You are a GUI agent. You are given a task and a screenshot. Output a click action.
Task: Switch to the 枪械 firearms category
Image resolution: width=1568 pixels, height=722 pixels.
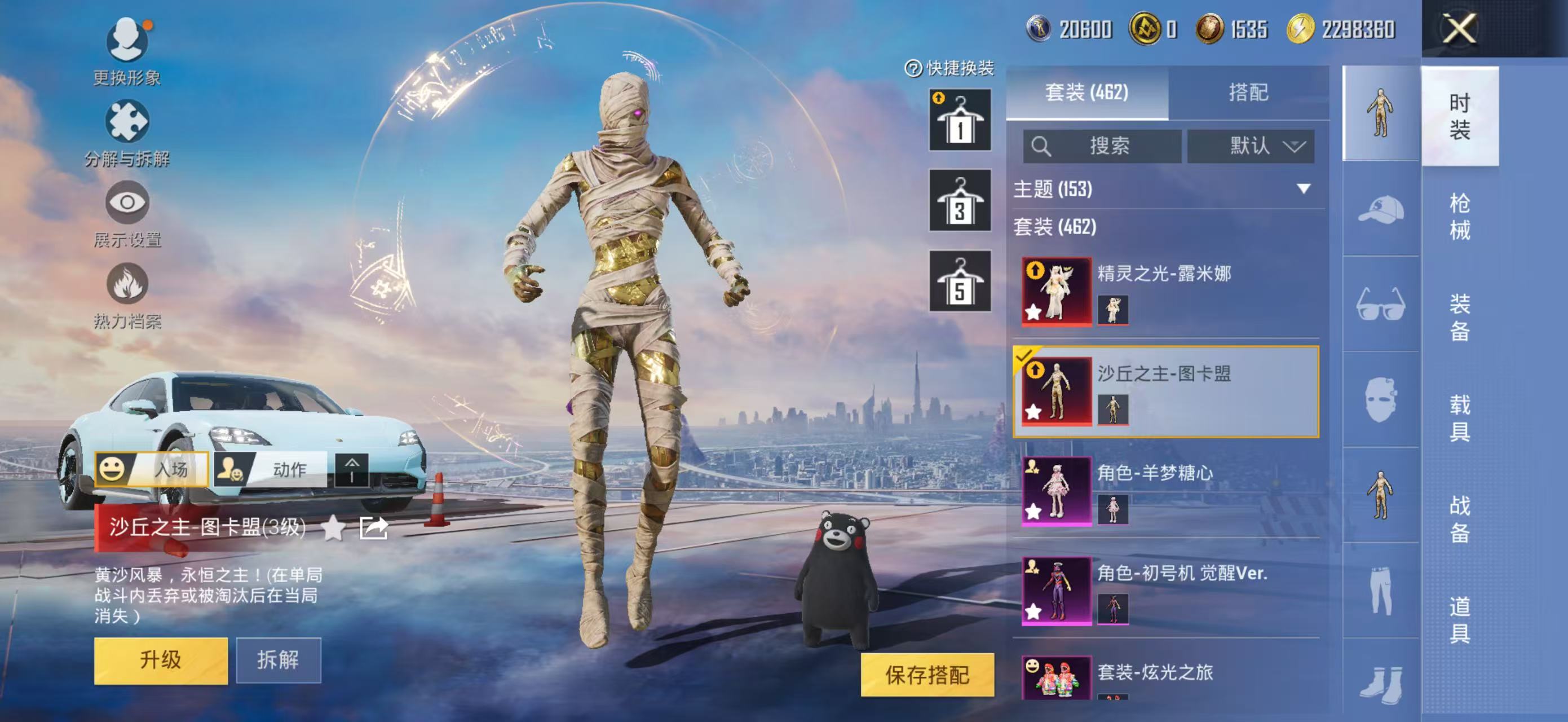coord(1460,216)
